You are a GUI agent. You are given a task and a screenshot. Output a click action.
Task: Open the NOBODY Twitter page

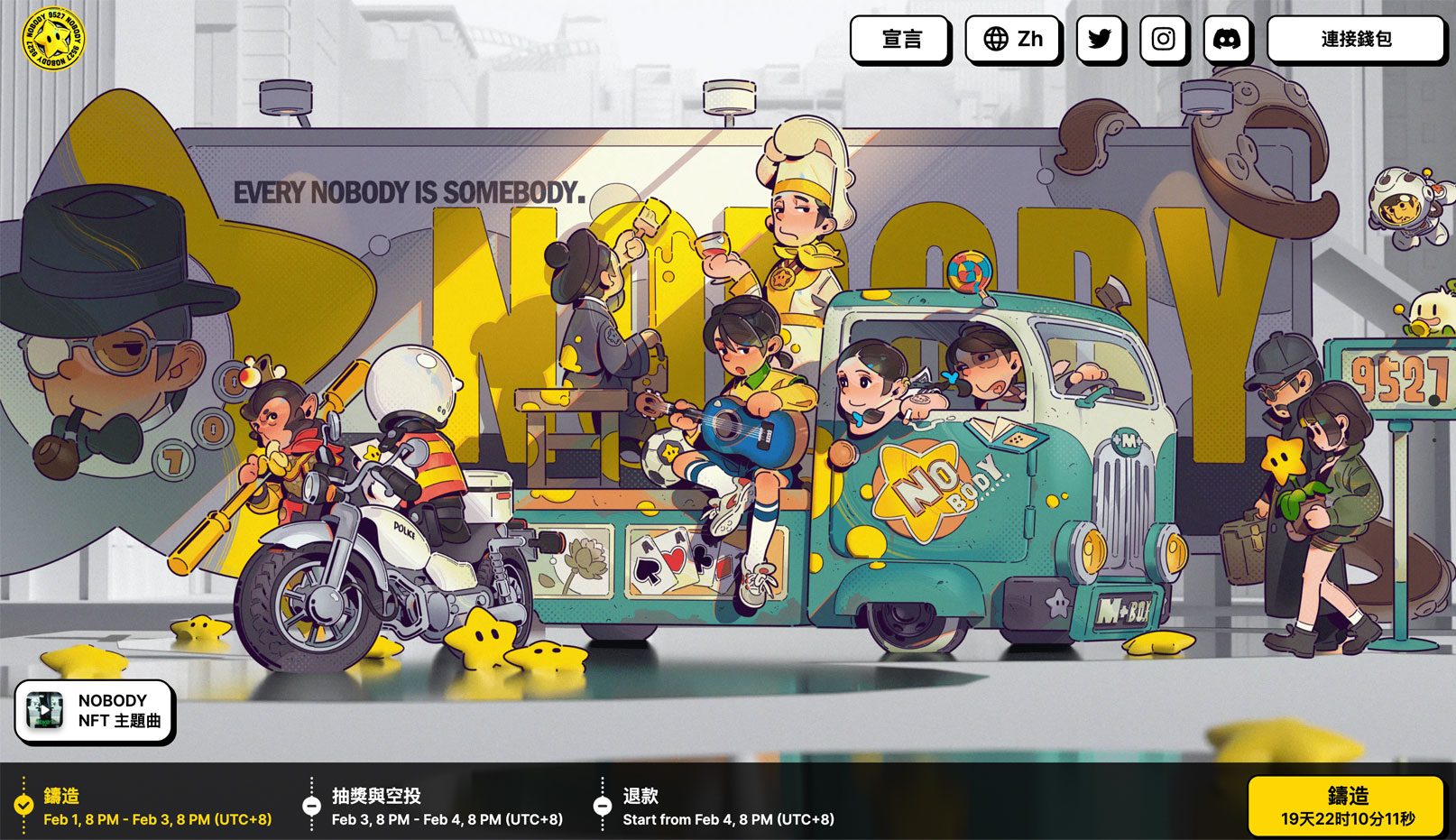1100,39
